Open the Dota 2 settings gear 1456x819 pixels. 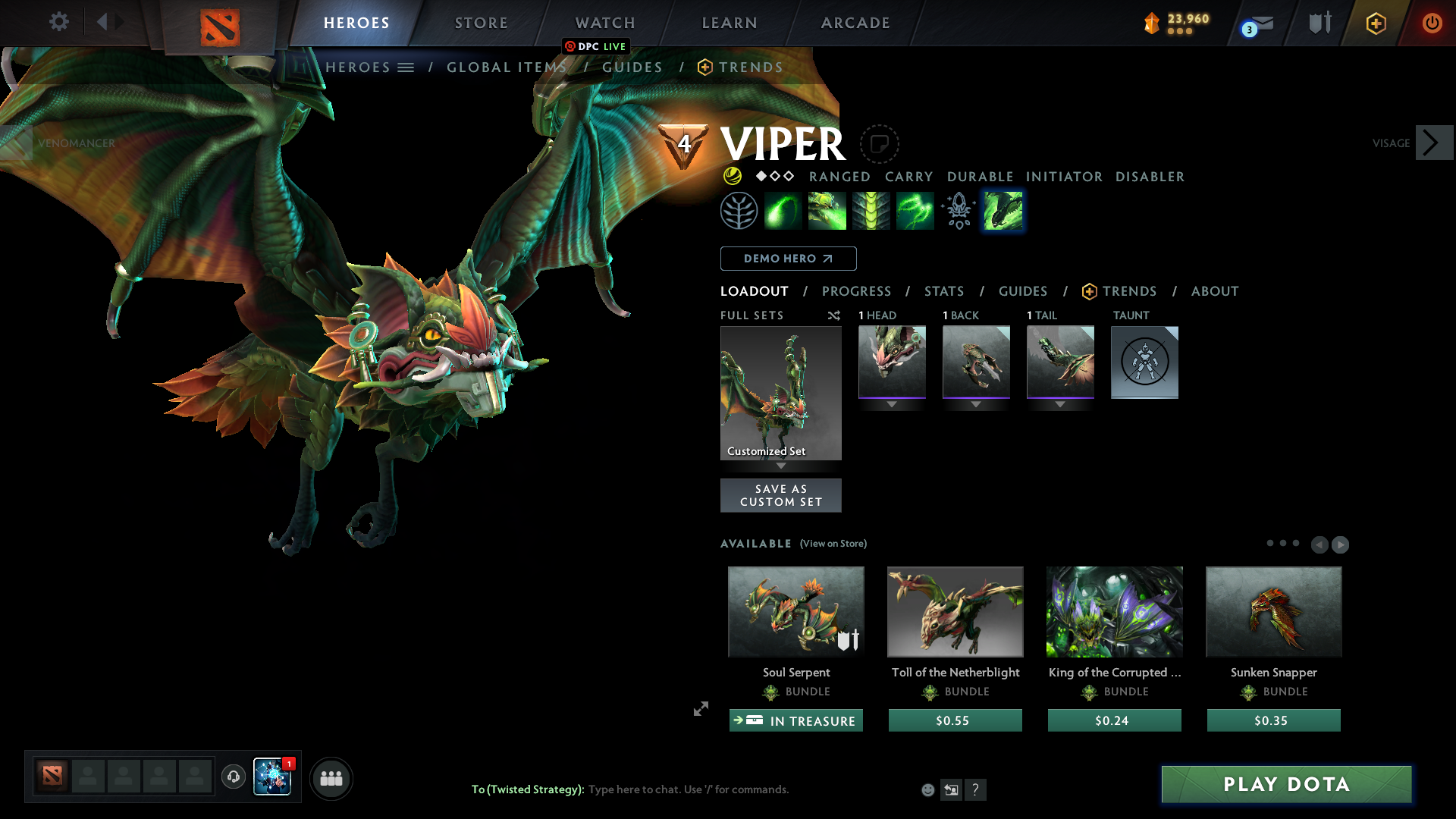59,22
